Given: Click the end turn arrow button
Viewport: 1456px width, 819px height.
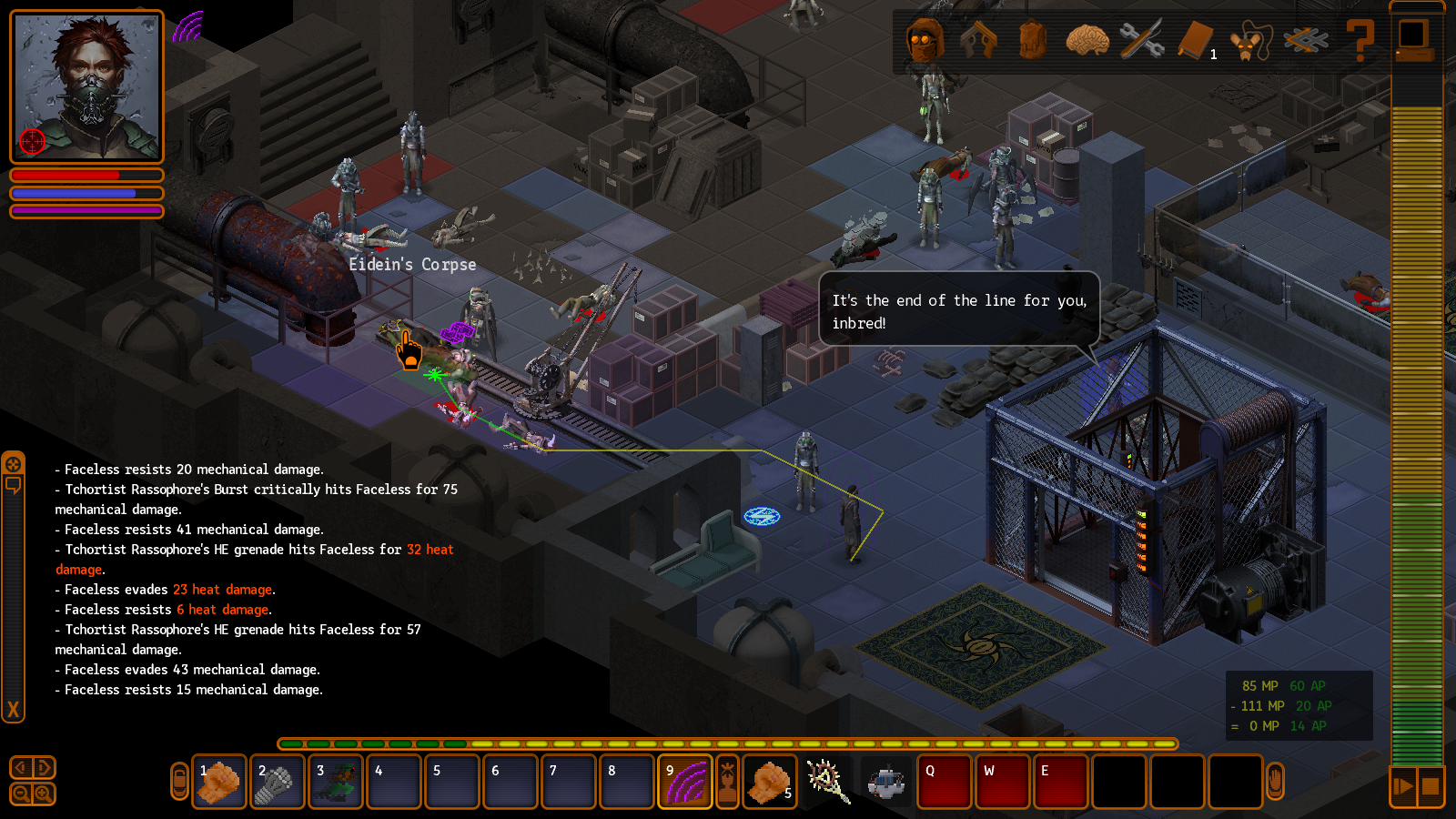Looking at the screenshot, I should pyautogui.click(x=1403, y=786).
